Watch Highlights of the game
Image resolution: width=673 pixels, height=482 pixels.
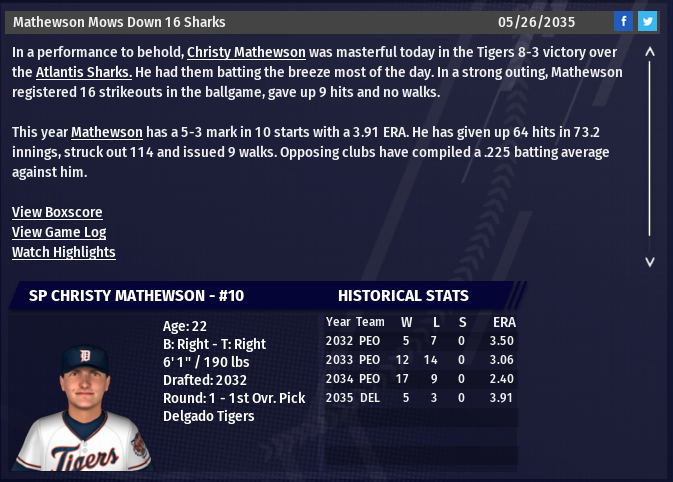coord(64,252)
